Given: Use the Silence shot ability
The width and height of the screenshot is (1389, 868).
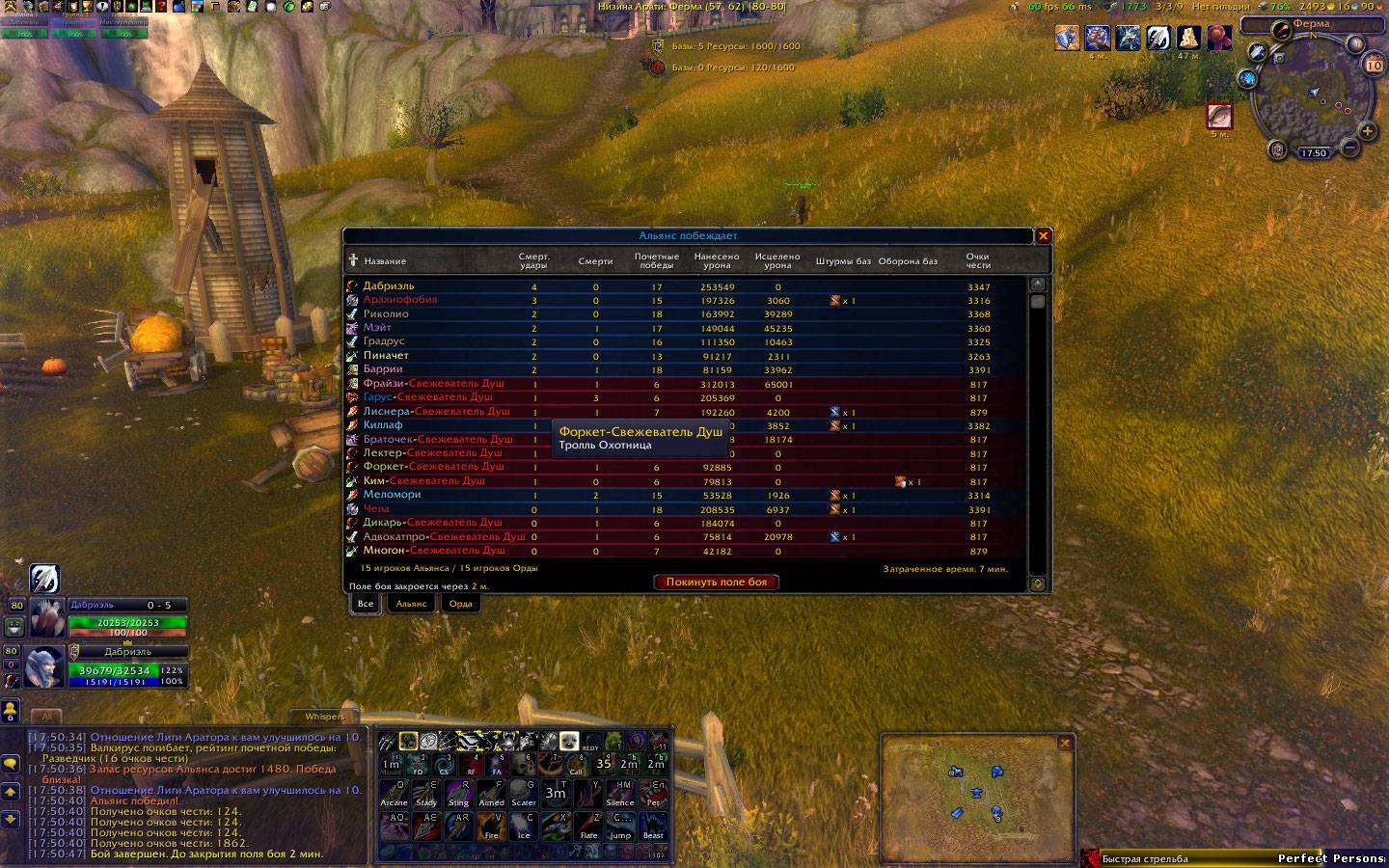Looking at the screenshot, I should pyautogui.click(x=620, y=794).
